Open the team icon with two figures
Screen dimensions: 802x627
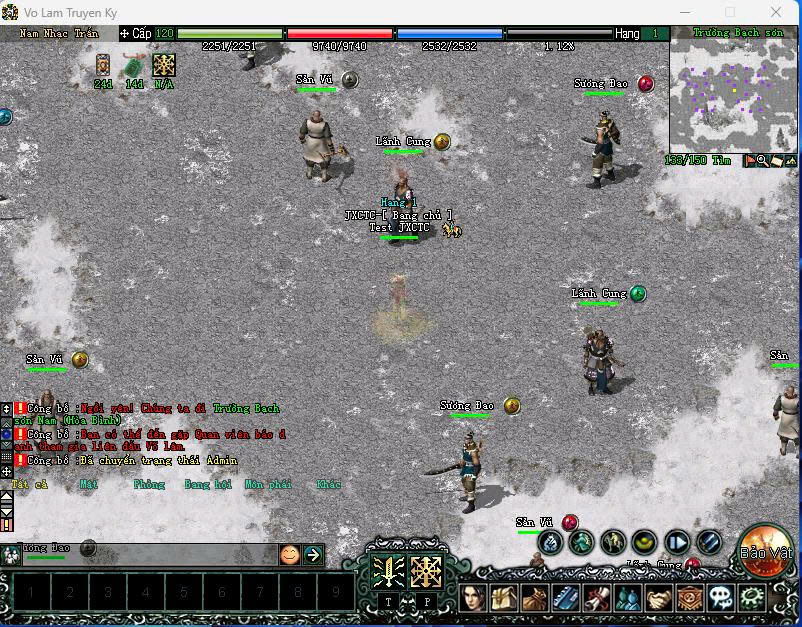pos(627,598)
